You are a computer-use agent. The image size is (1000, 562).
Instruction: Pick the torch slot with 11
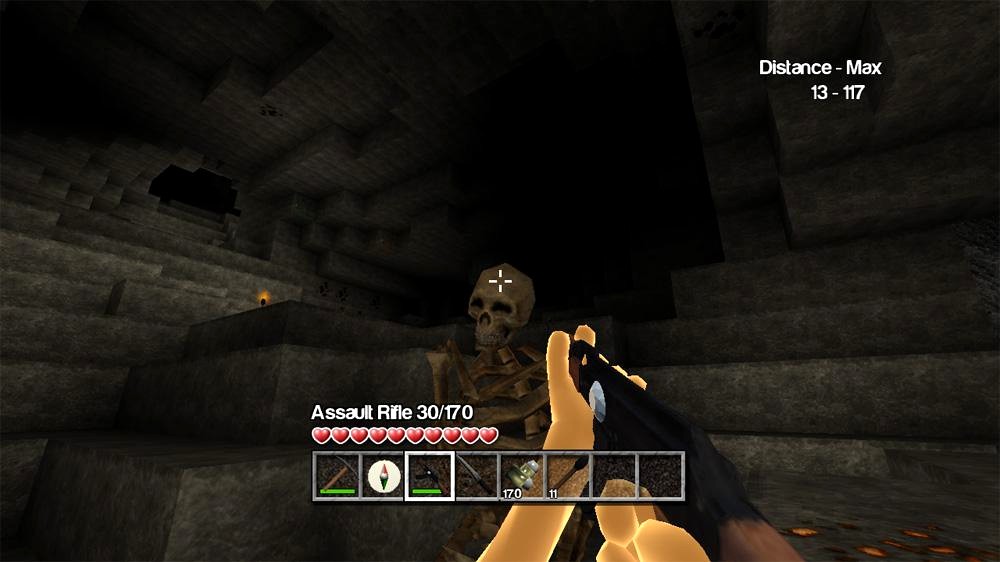pyautogui.click(x=568, y=475)
